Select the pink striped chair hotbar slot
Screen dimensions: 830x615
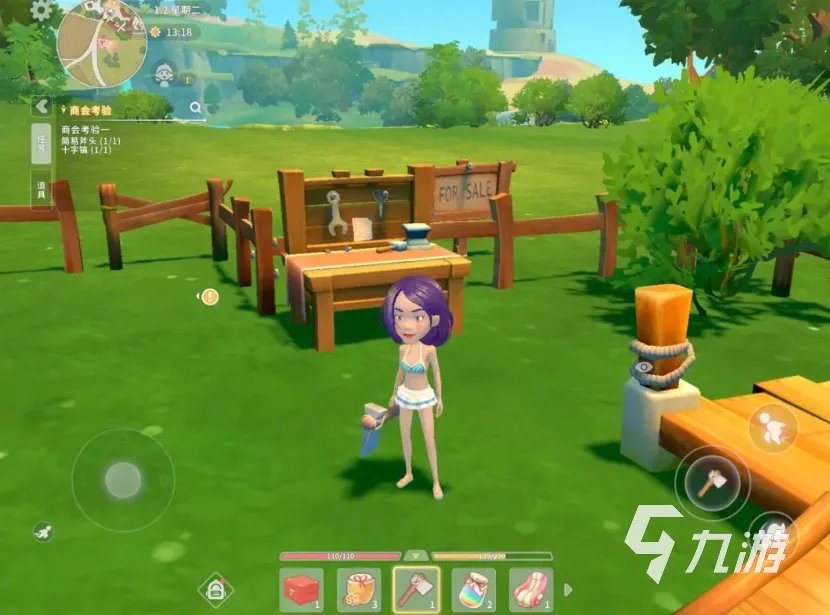[x=531, y=590]
